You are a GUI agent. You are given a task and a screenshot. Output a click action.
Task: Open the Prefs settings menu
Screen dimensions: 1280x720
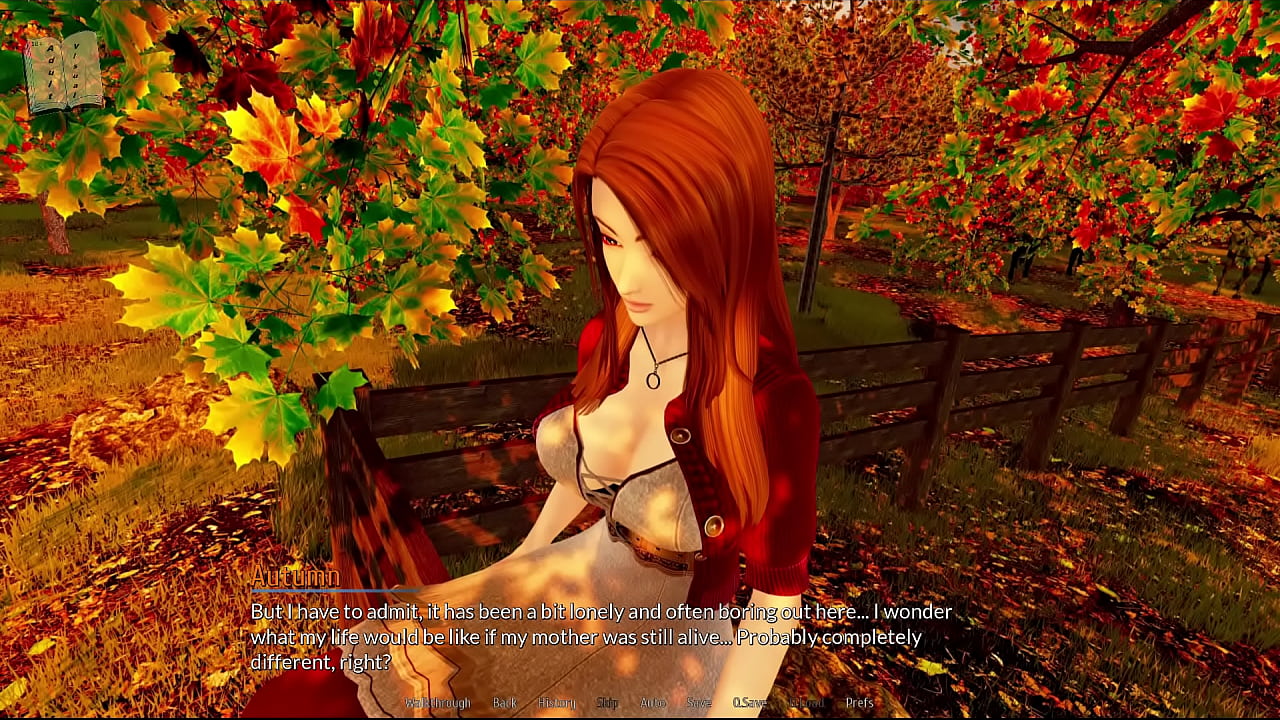point(860,703)
